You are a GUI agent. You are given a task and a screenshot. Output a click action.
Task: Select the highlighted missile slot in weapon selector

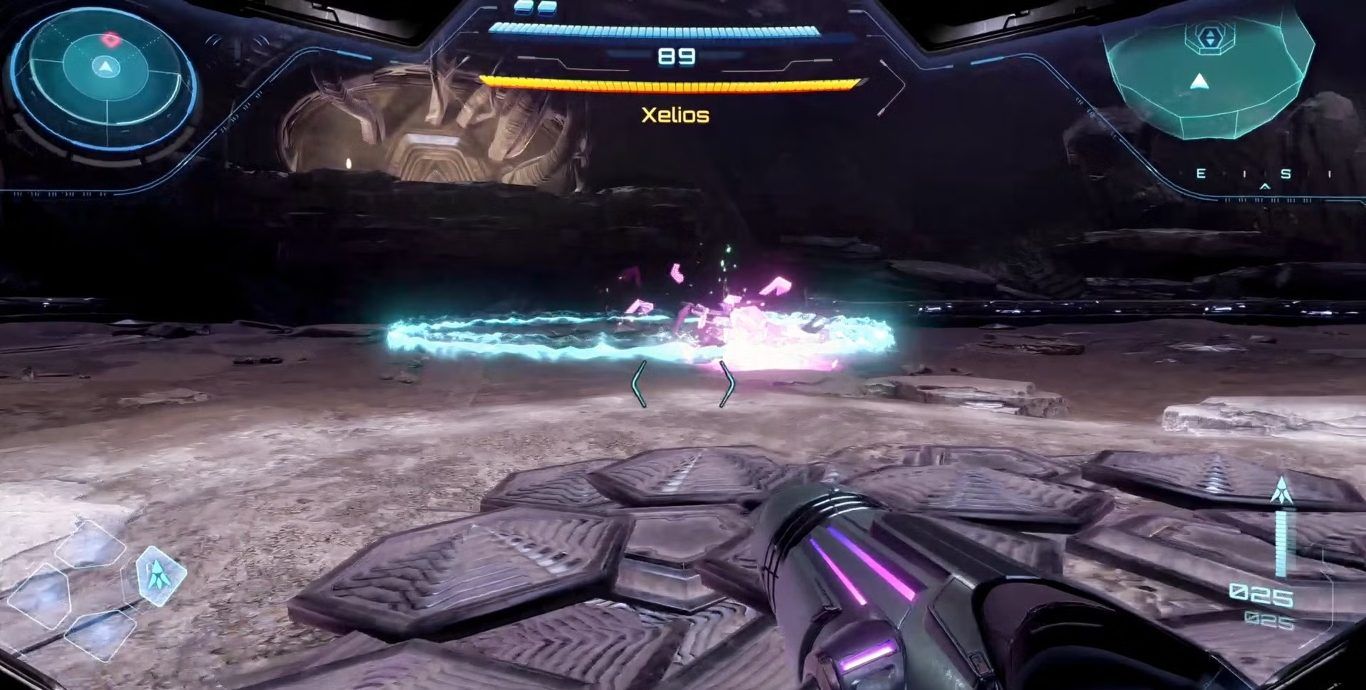160,573
